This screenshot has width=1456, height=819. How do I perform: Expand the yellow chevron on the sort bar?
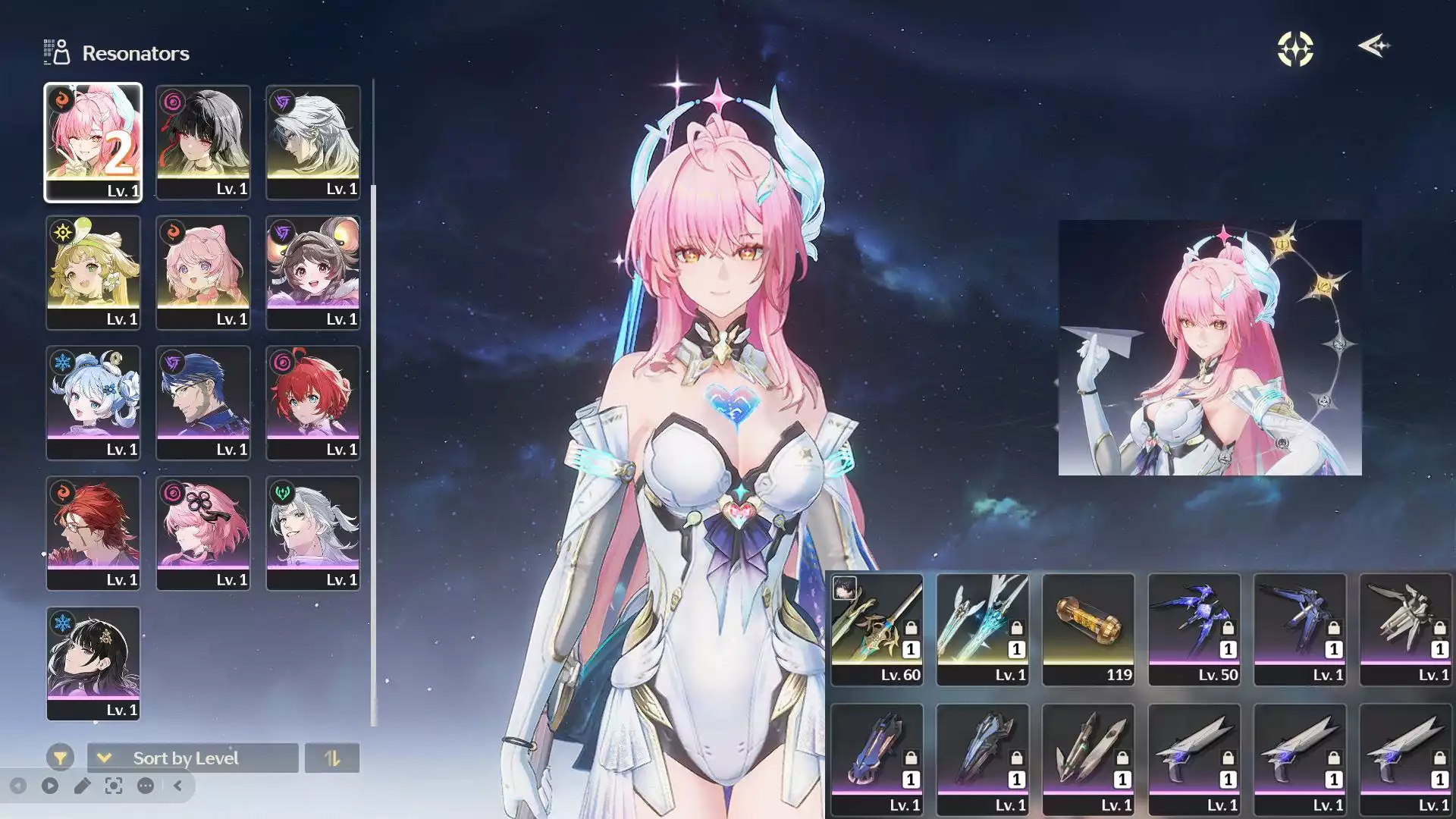point(105,758)
